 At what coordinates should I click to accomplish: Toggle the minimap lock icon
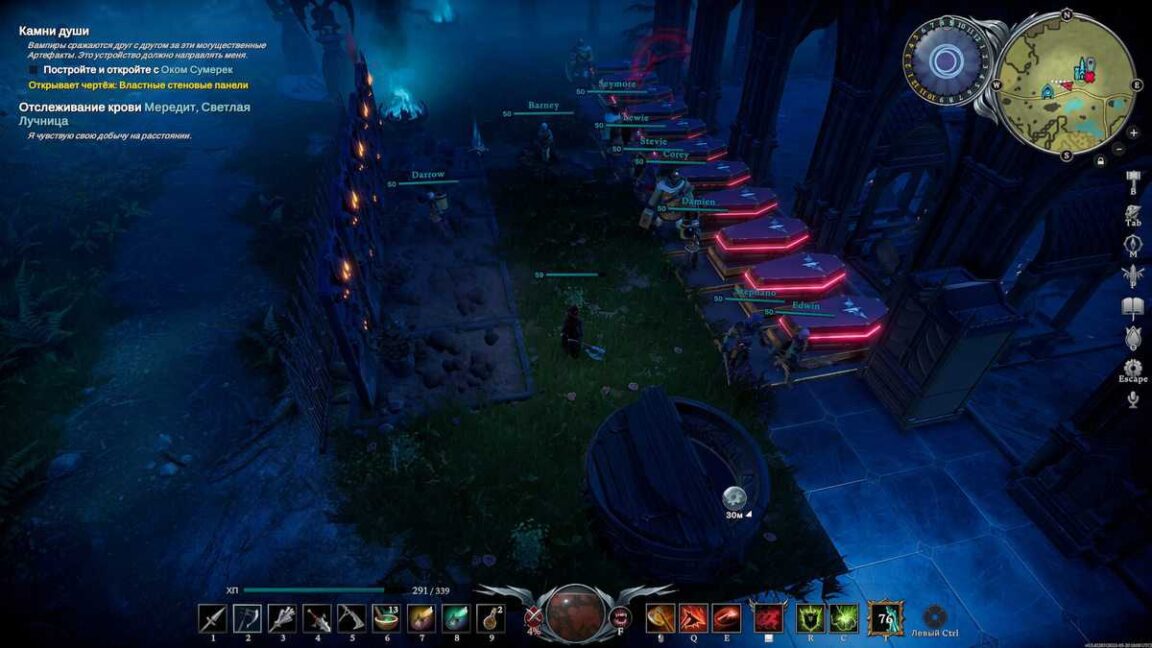[x=1100, y=161]
